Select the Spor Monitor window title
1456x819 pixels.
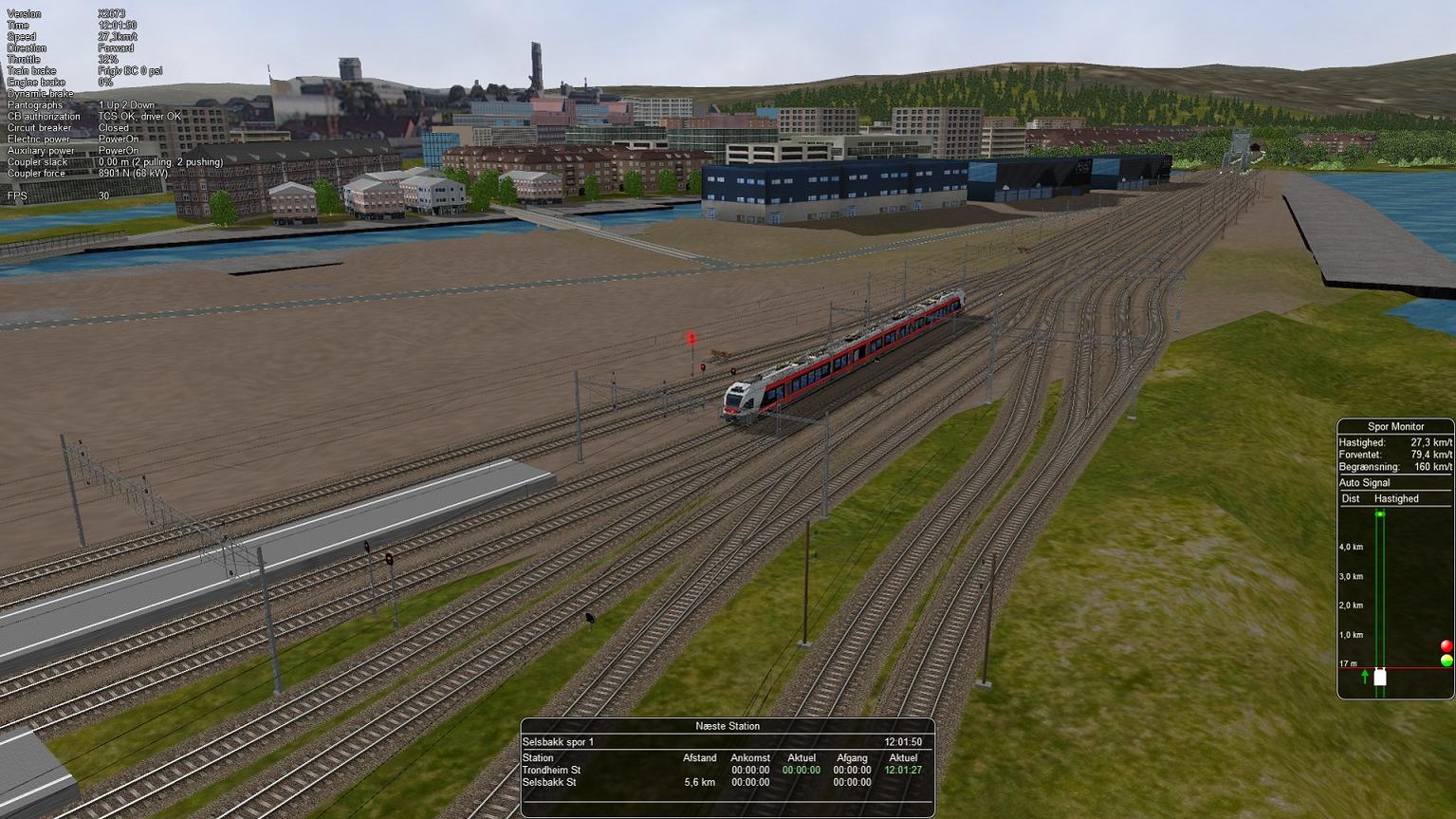tap(1395, 427)
